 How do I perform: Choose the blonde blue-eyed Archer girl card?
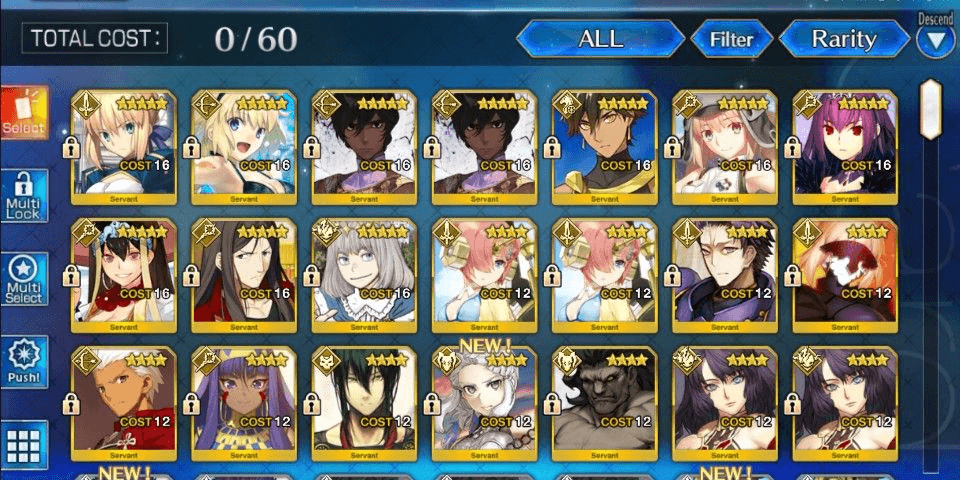coord(245,143)
